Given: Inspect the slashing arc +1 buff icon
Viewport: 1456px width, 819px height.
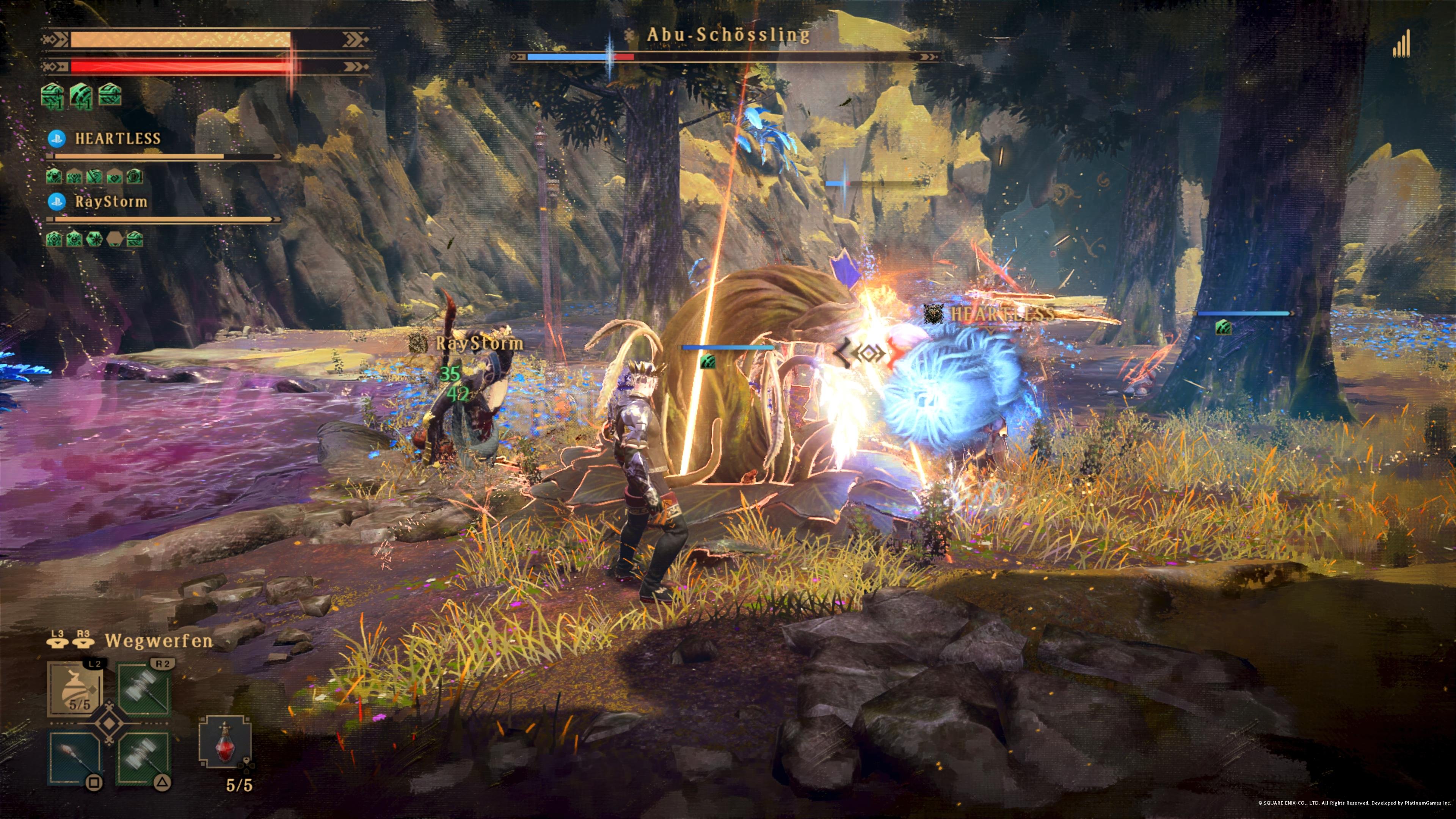Looking at the screenshot, I should 81,94.
